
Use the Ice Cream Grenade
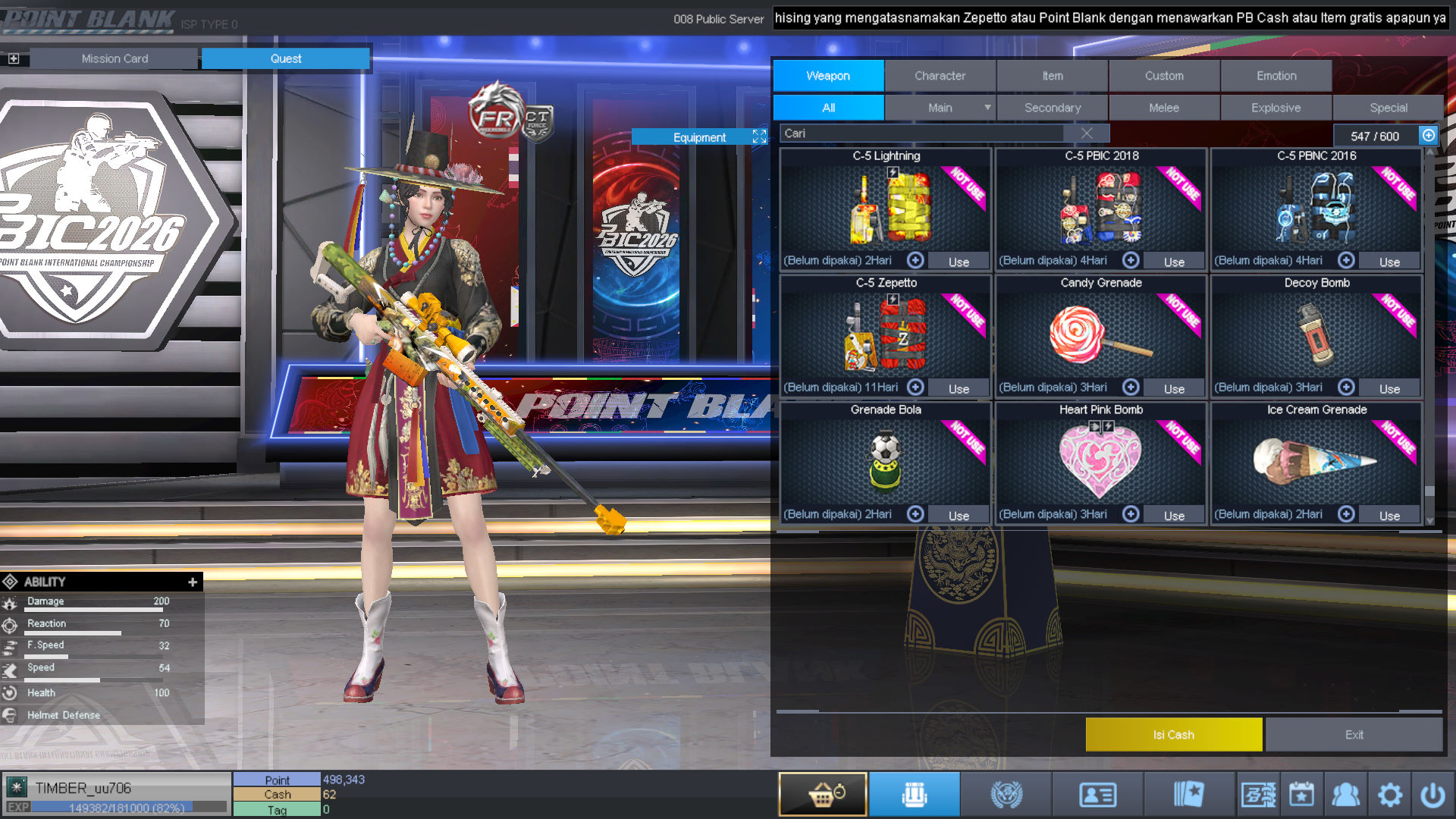pos(1389,516)
